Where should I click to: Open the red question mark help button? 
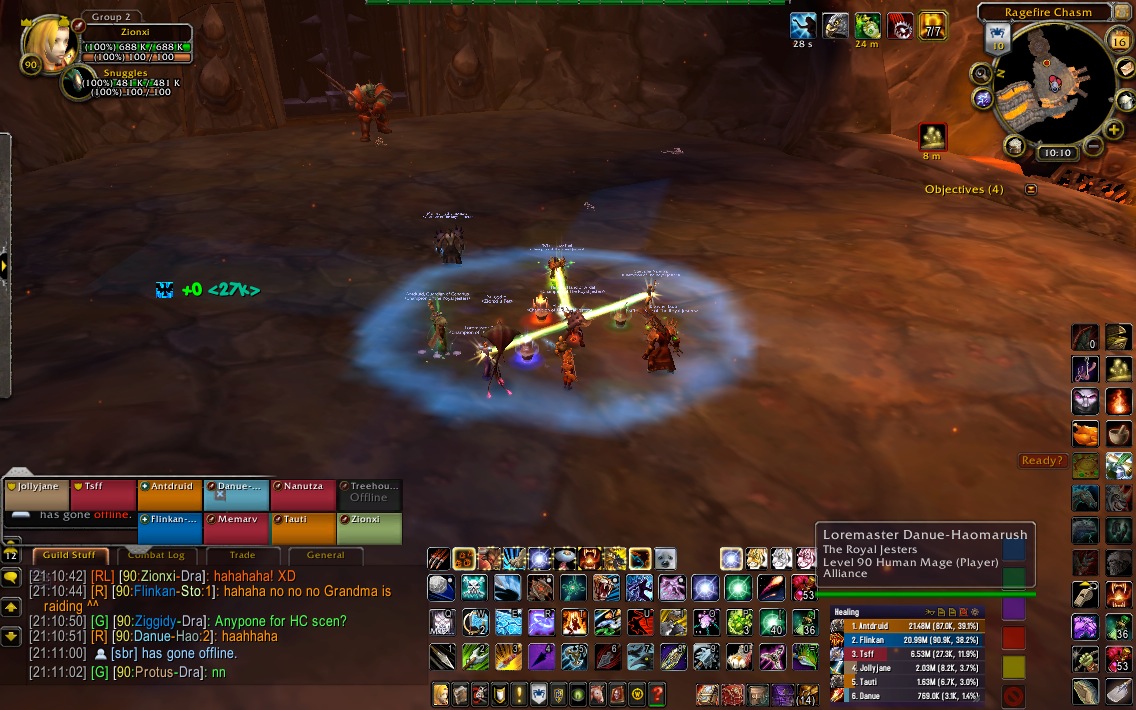(657, 694)
